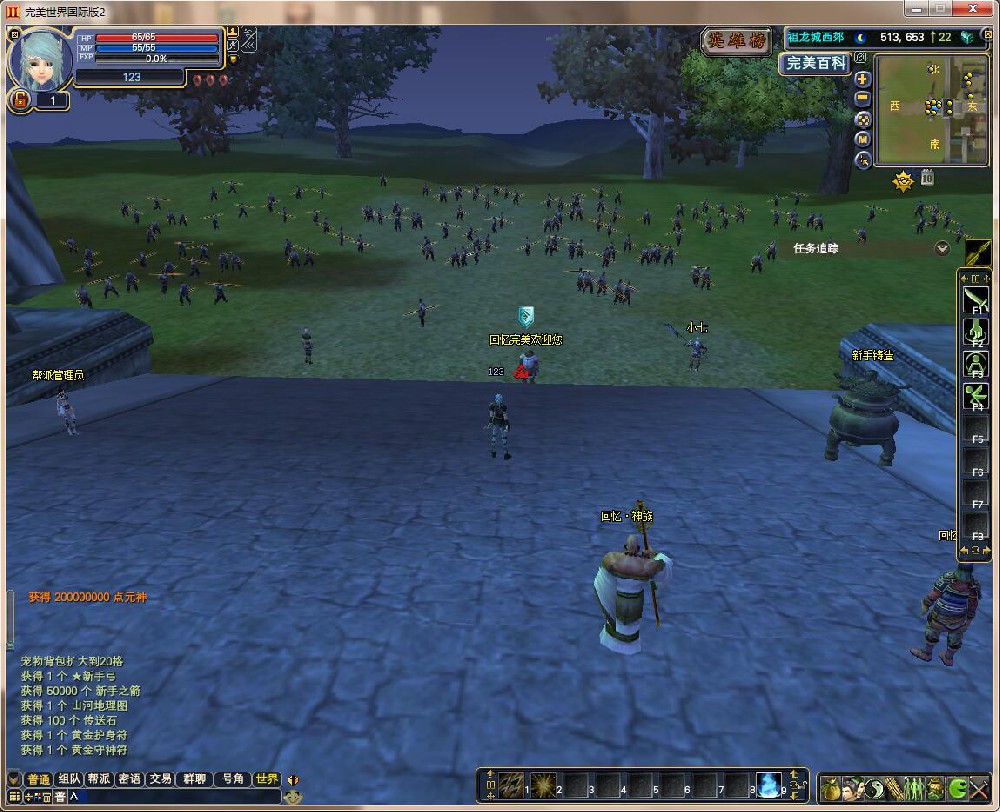1000x812 pixels.
Task: Open the calendar icon below the minimap
Action: click(927, 178)
